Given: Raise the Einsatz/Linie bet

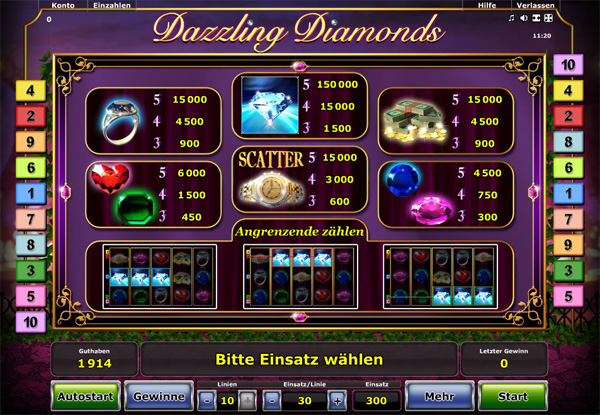Looking at the screenshot, I should click(337, 400).
